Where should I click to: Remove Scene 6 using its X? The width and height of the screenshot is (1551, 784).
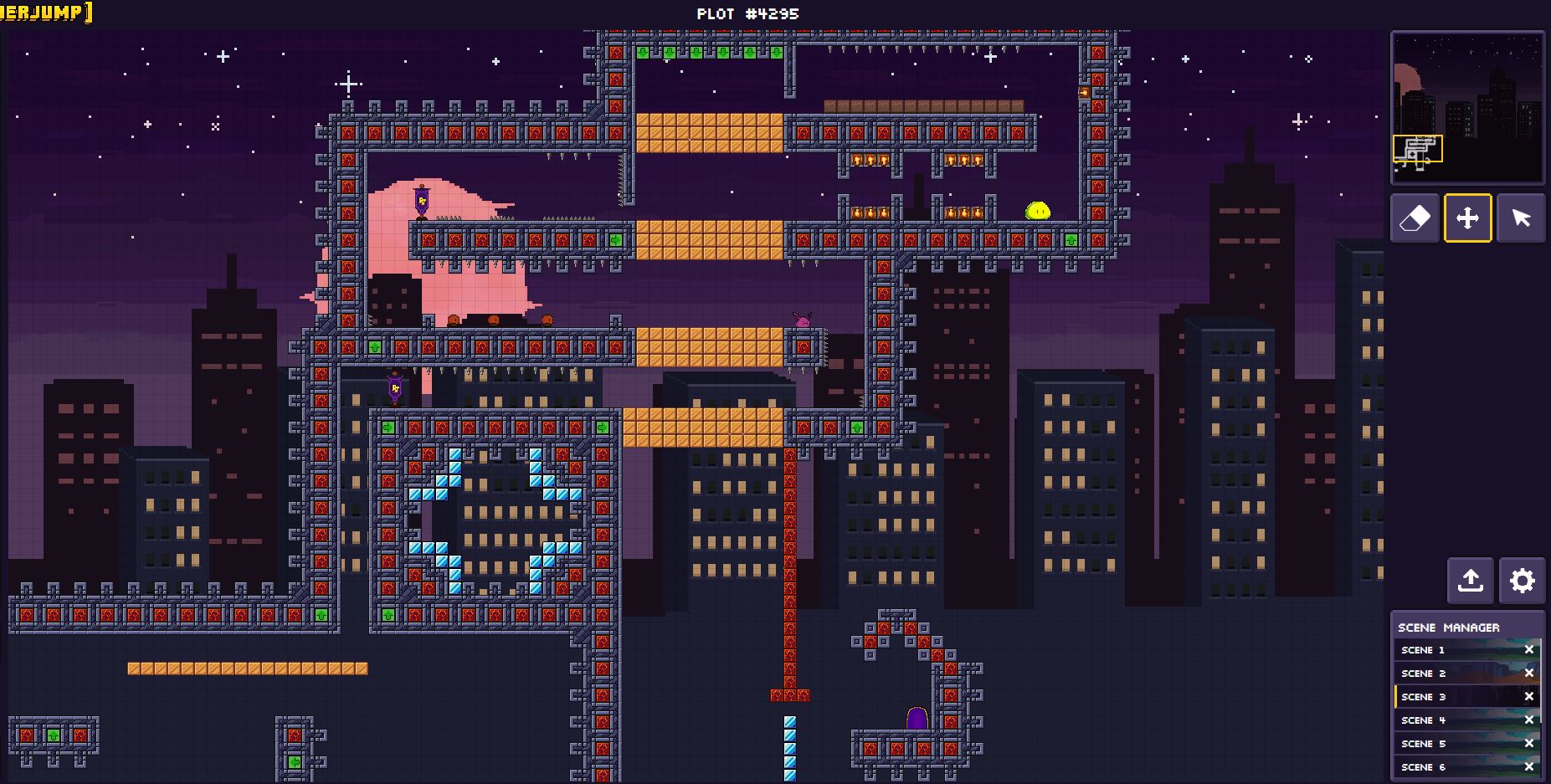[x=1529, y=766]
